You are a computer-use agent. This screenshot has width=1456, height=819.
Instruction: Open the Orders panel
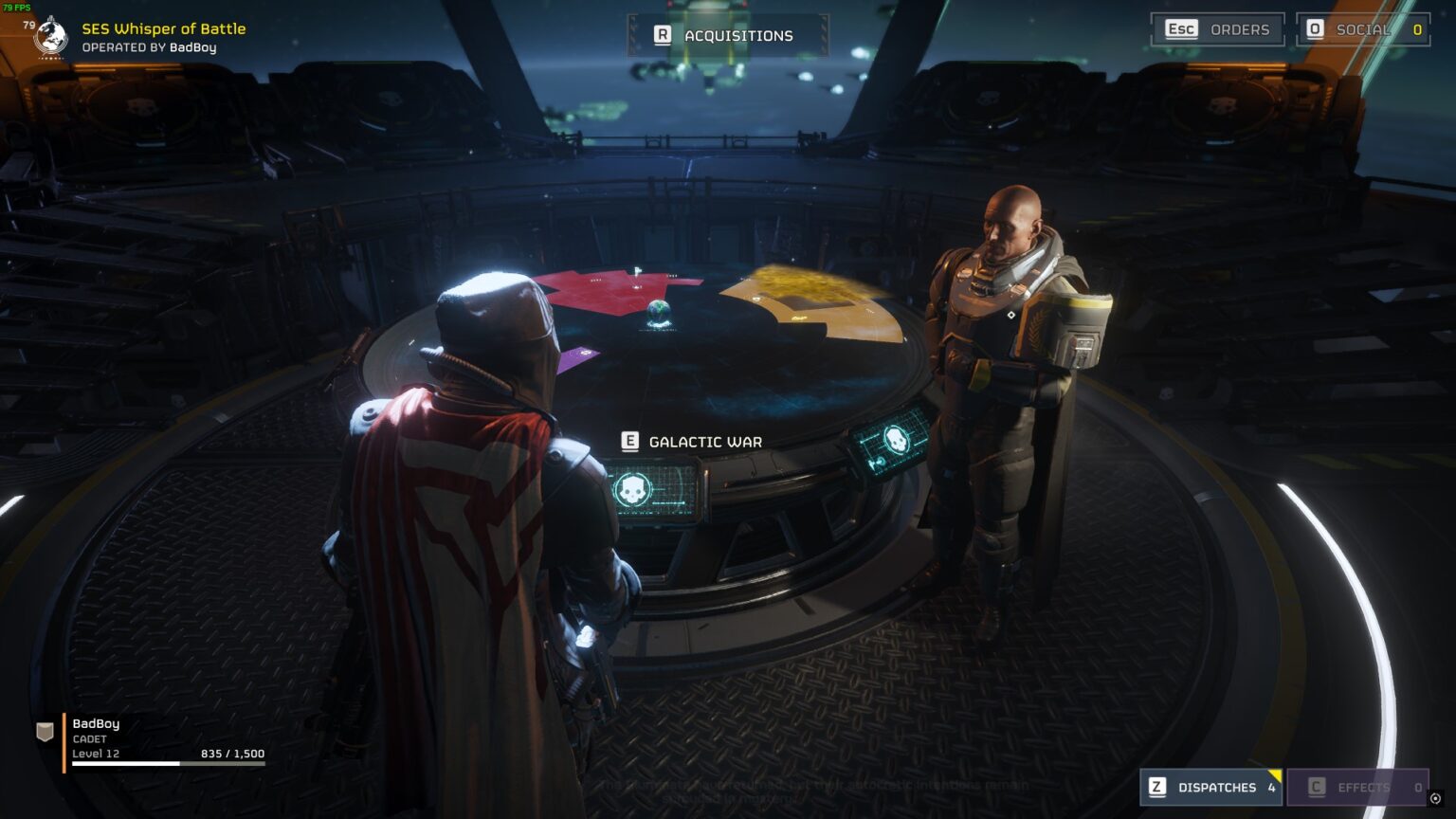click(x=1218, y=29)
